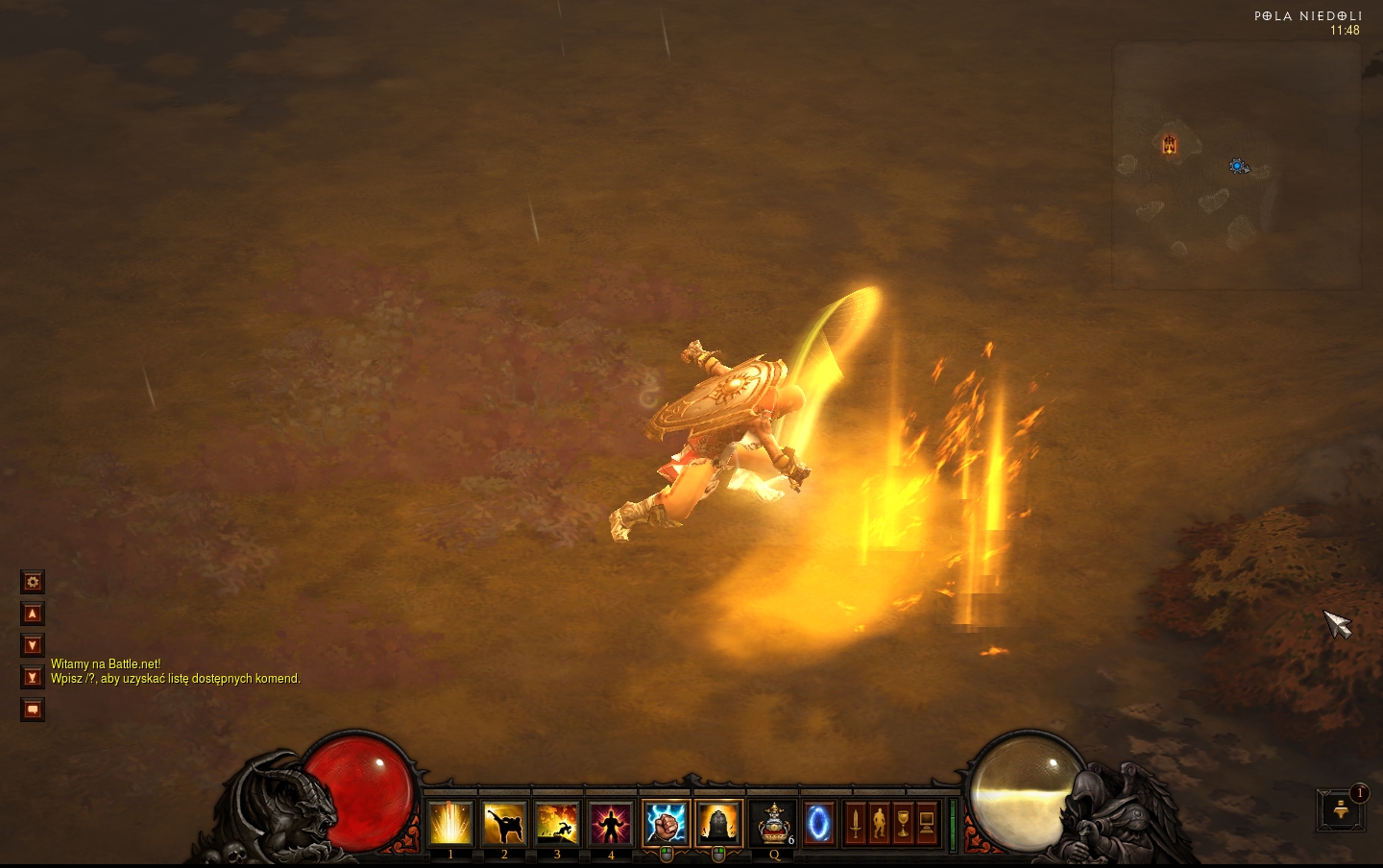Open the character inventory figure button
Screen dimensions: 1383x868
pos(879,824)
